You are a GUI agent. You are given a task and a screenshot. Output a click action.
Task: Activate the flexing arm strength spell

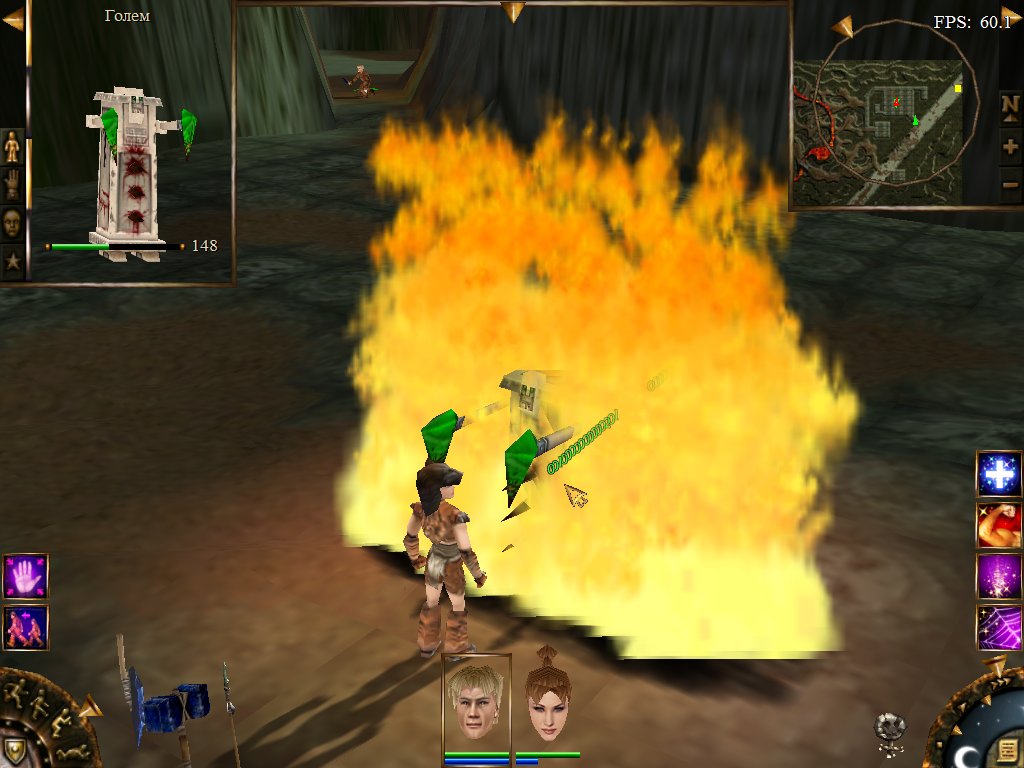pos(998,525)
